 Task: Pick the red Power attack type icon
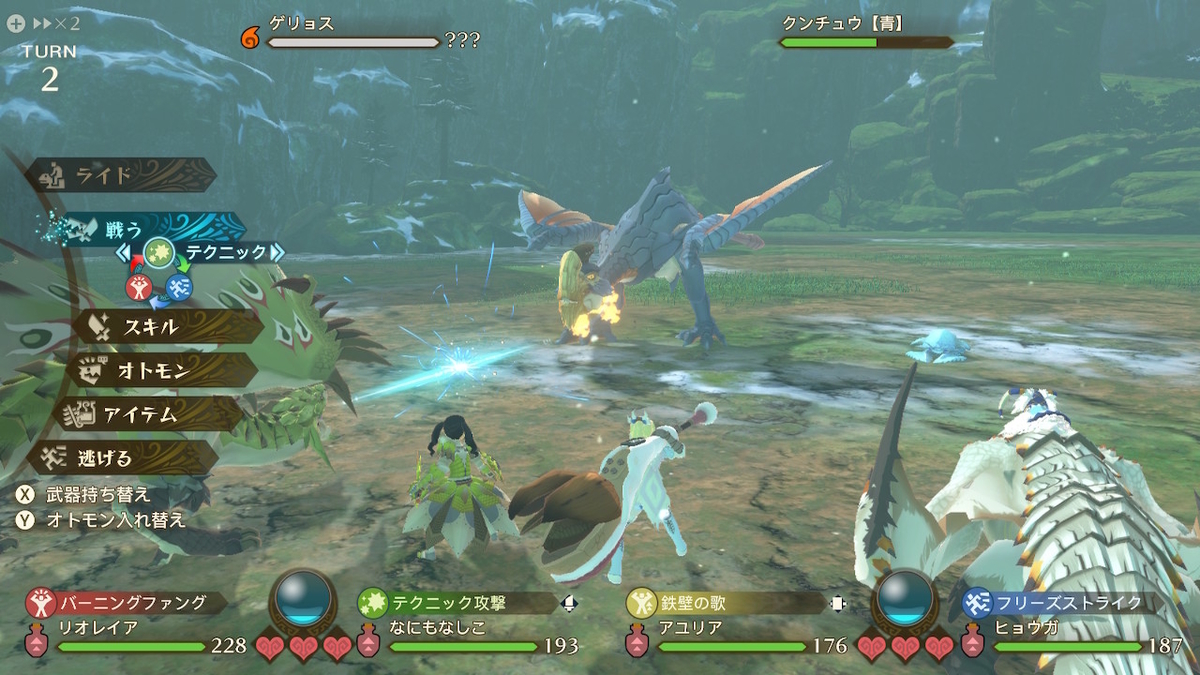pyautogui.click(x=139, y=288)
